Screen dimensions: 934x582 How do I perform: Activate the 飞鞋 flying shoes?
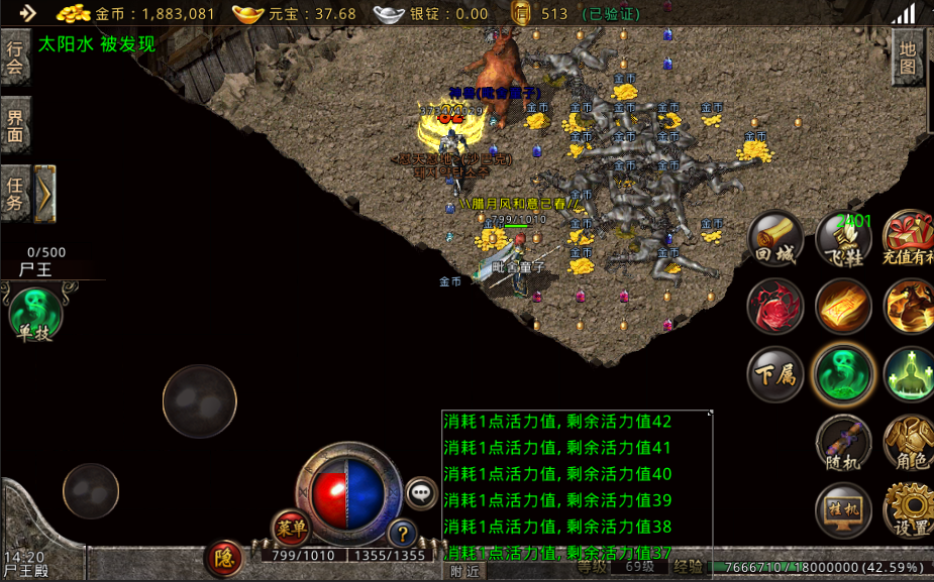pyautogui.click(x=844, y=240)
